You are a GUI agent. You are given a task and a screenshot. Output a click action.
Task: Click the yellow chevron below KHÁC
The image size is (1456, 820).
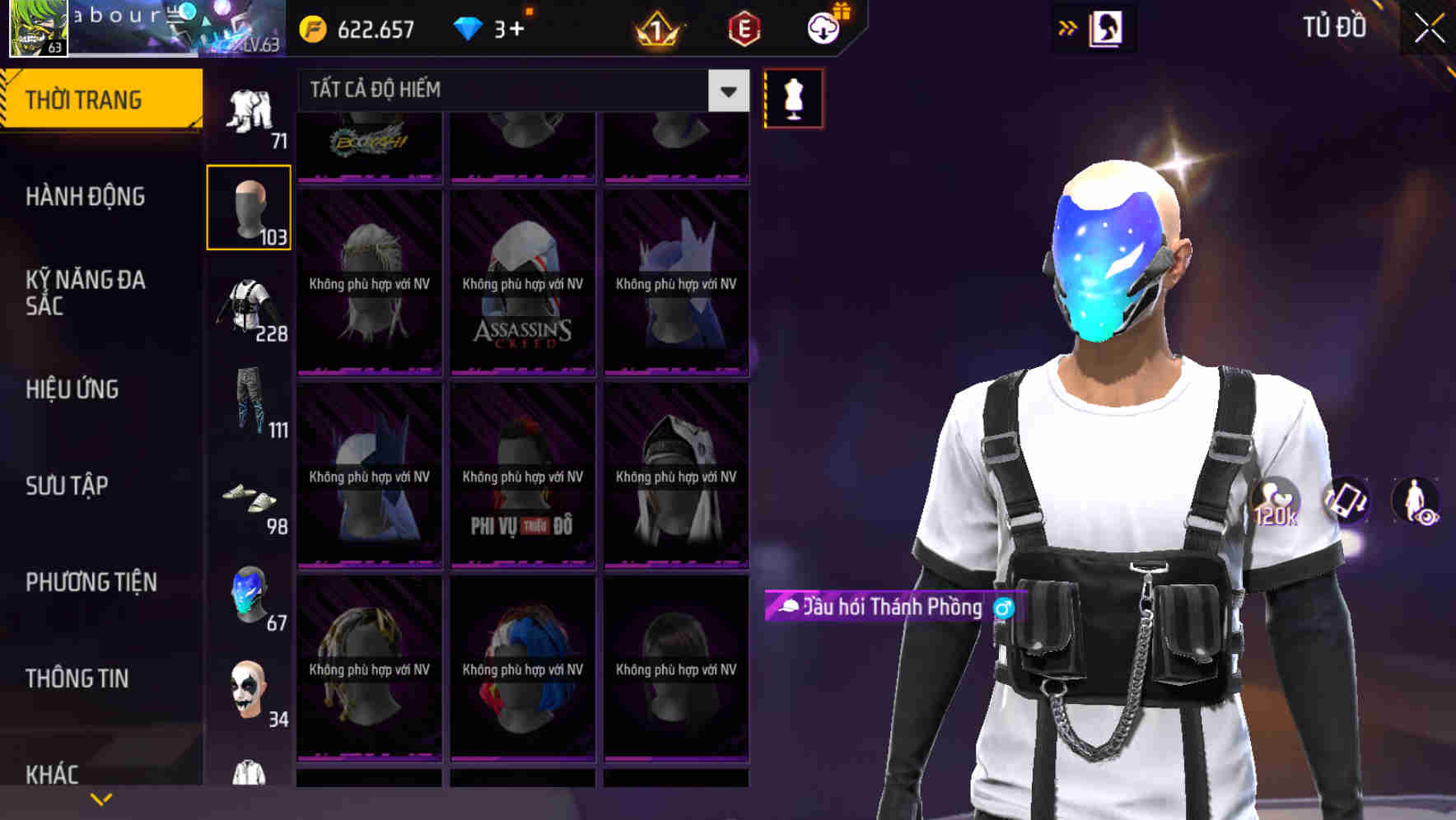click(101, 798)
